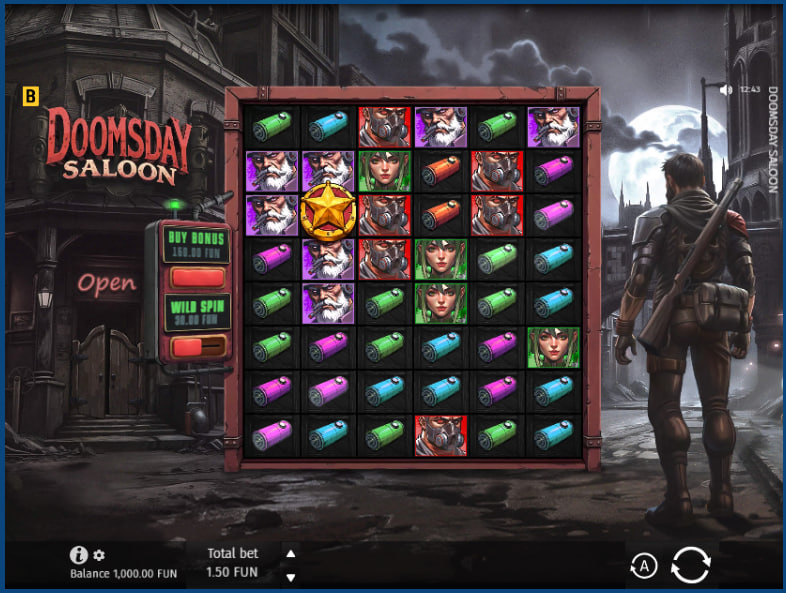Click the yellow B provider logo

pos(30,97)
